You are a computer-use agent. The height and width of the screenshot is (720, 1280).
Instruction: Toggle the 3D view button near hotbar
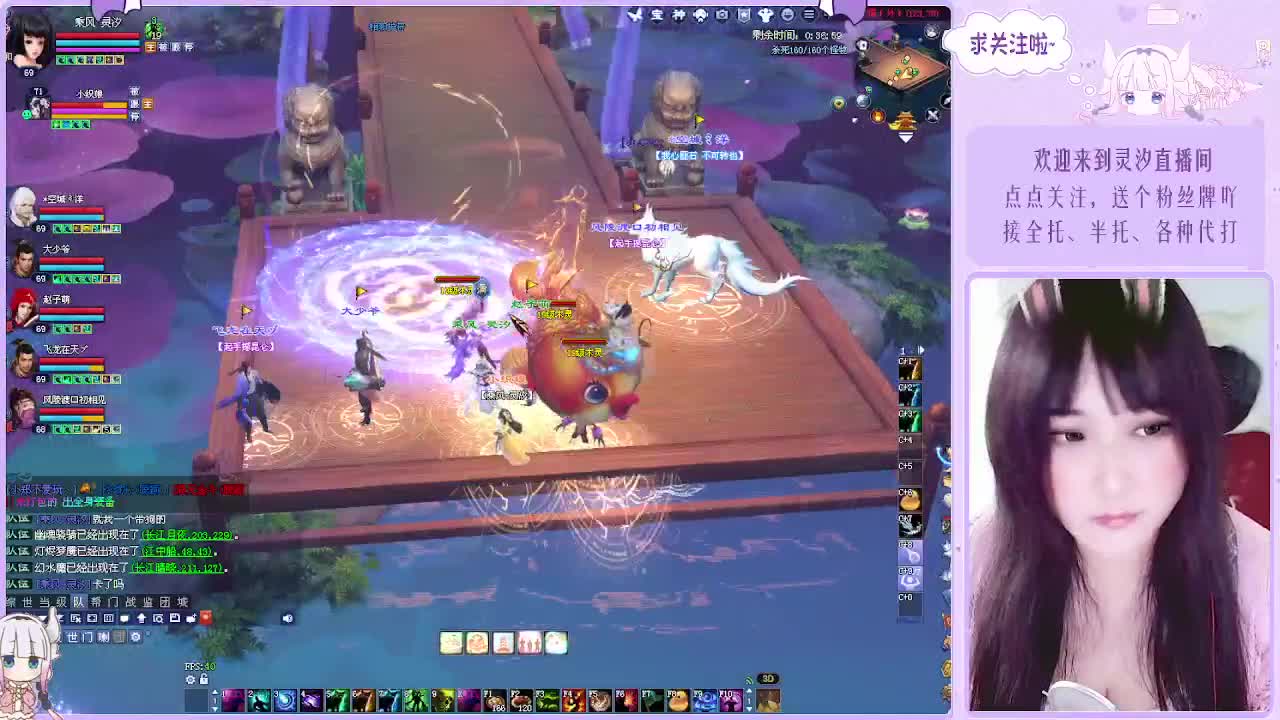768,678
